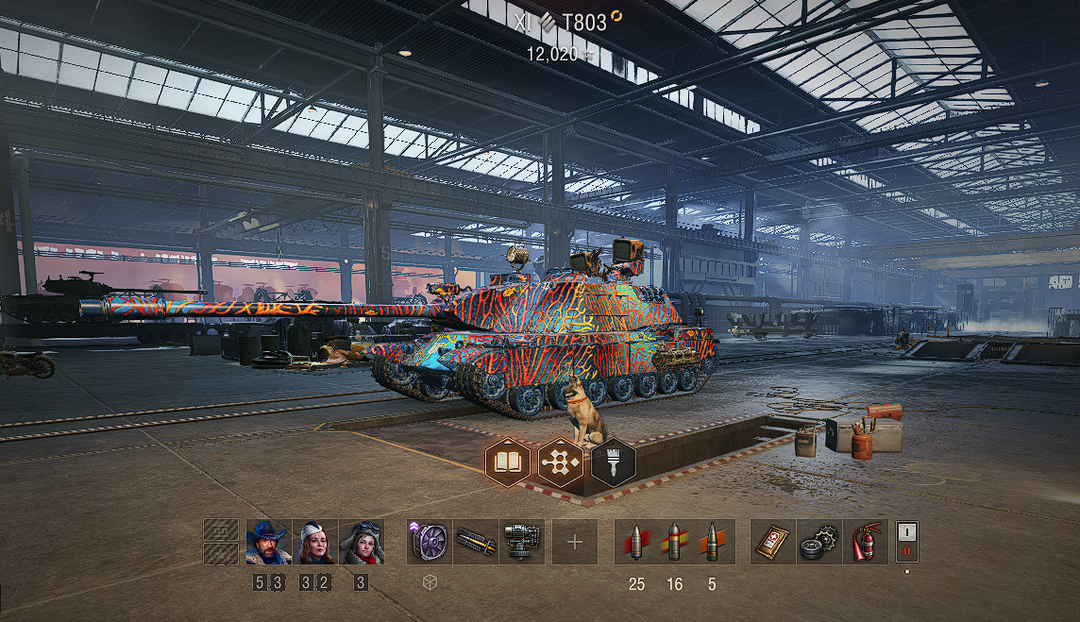Image resolution: width=1080 pixels, height=622 pixels.
Task: Open the stabilizer equipment slot
Action: point(521,542)
